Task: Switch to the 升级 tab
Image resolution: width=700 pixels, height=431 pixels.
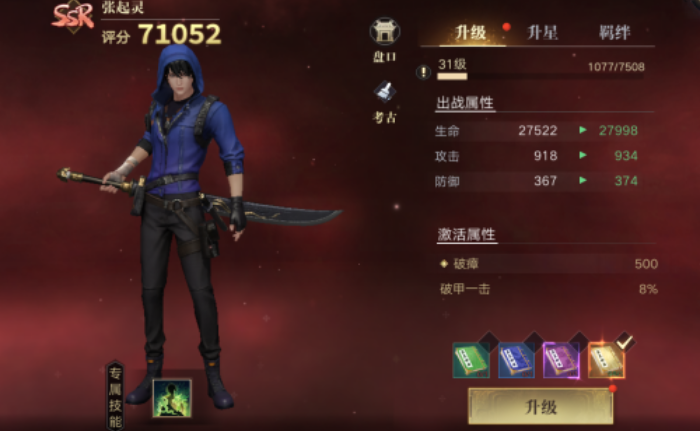Action: pos(470,32)
